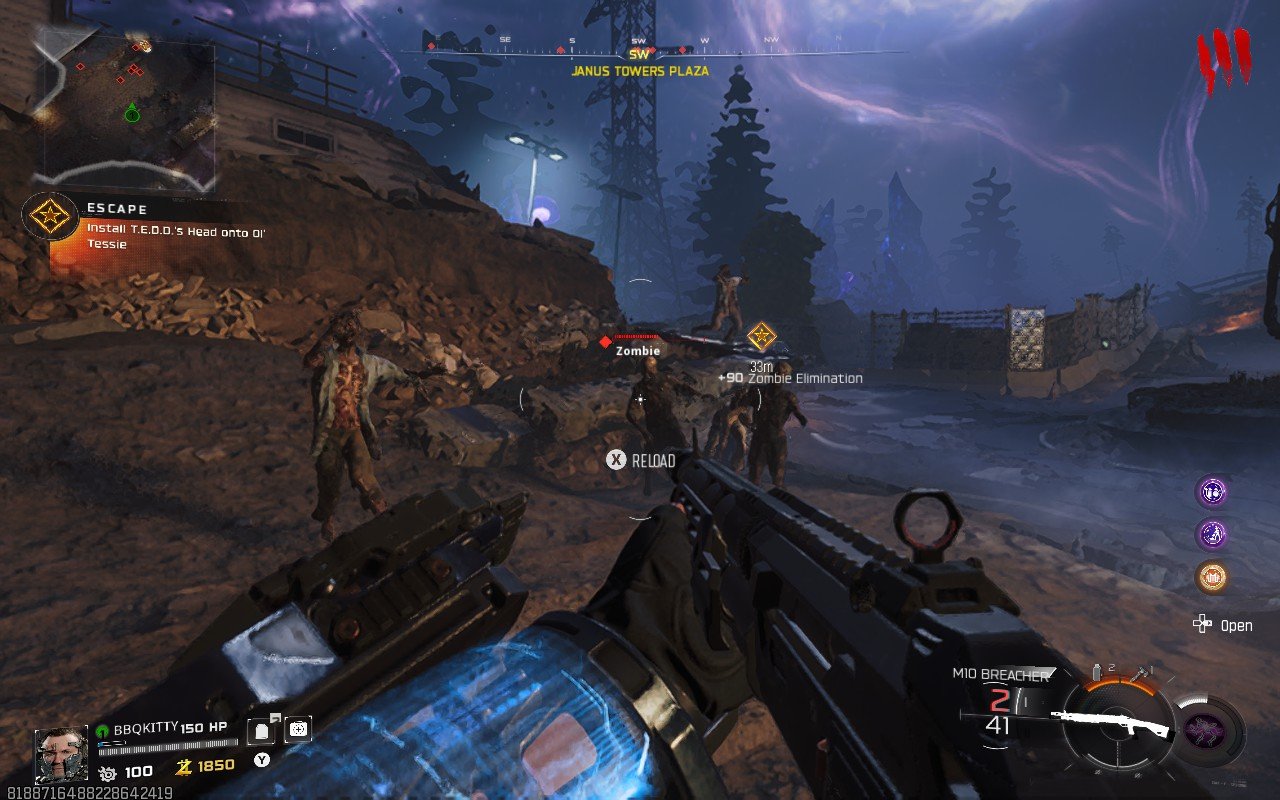Click the medkit item slot

(298, 730)
